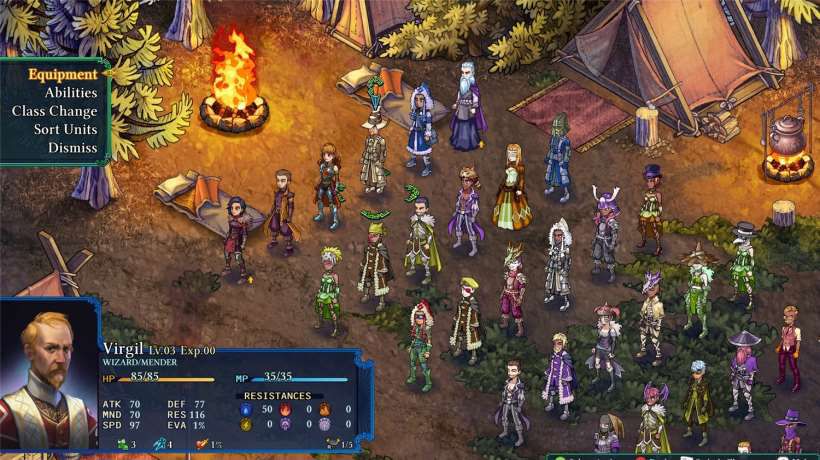
Task: Choose Dismiss from the menu
Action: click(x=72, y=147)
